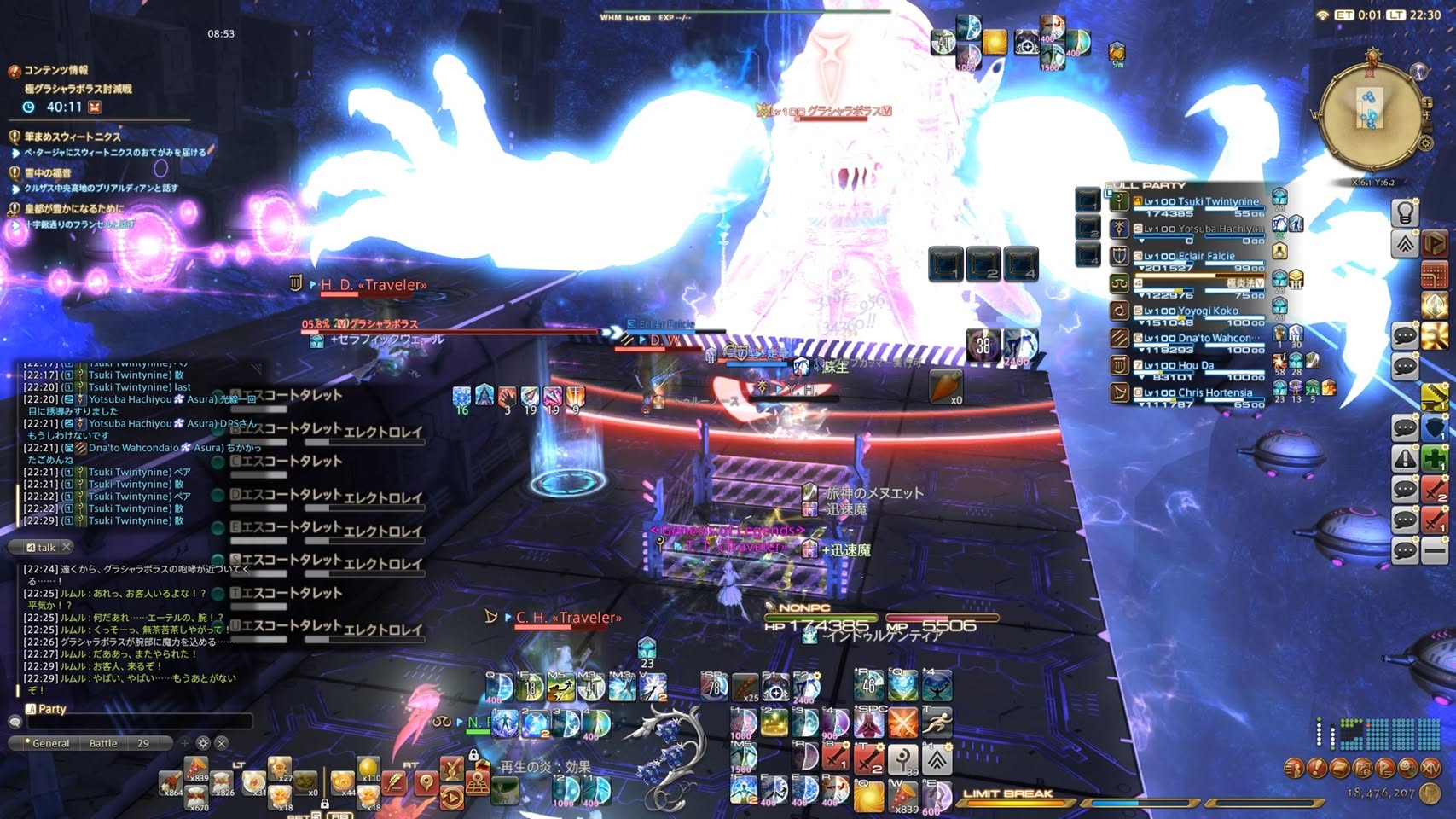The image size is (1456, 819).
Task: Open the Battle chat log tab
Action: pyautogui.click(x=103, y=743)
